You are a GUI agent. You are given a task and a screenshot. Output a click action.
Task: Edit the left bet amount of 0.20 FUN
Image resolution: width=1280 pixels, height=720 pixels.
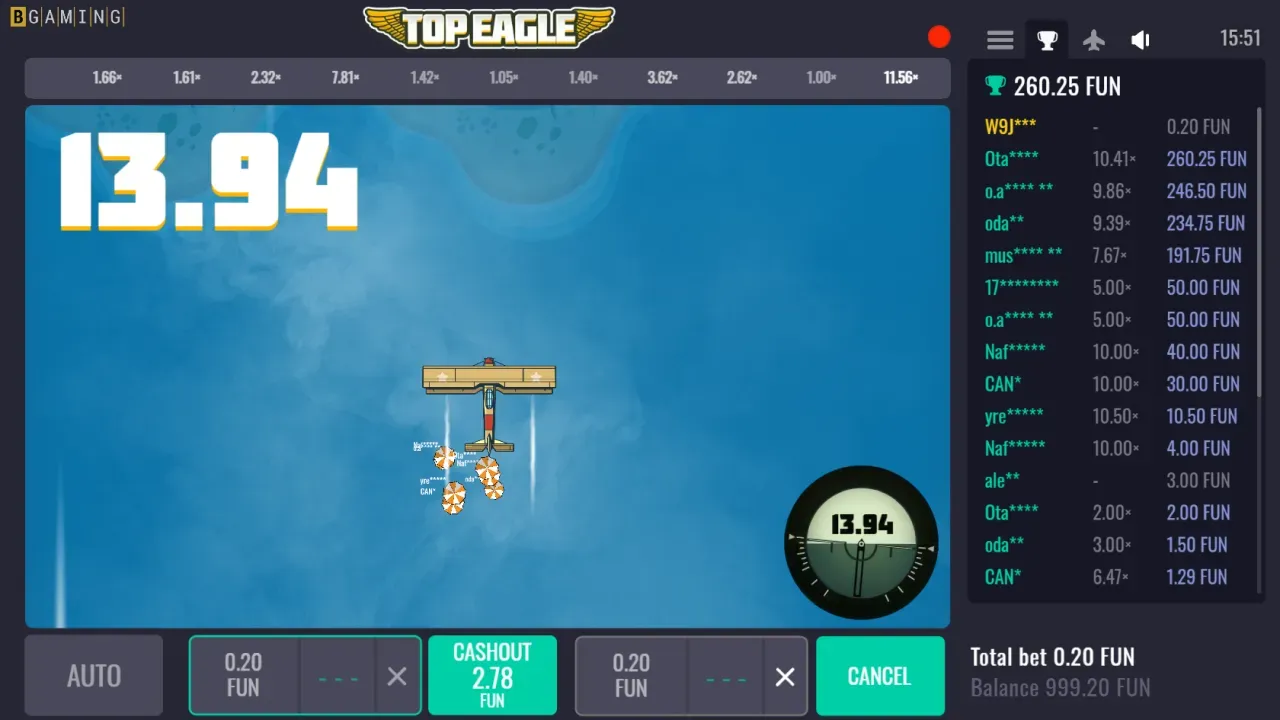(x=243, y=675)
